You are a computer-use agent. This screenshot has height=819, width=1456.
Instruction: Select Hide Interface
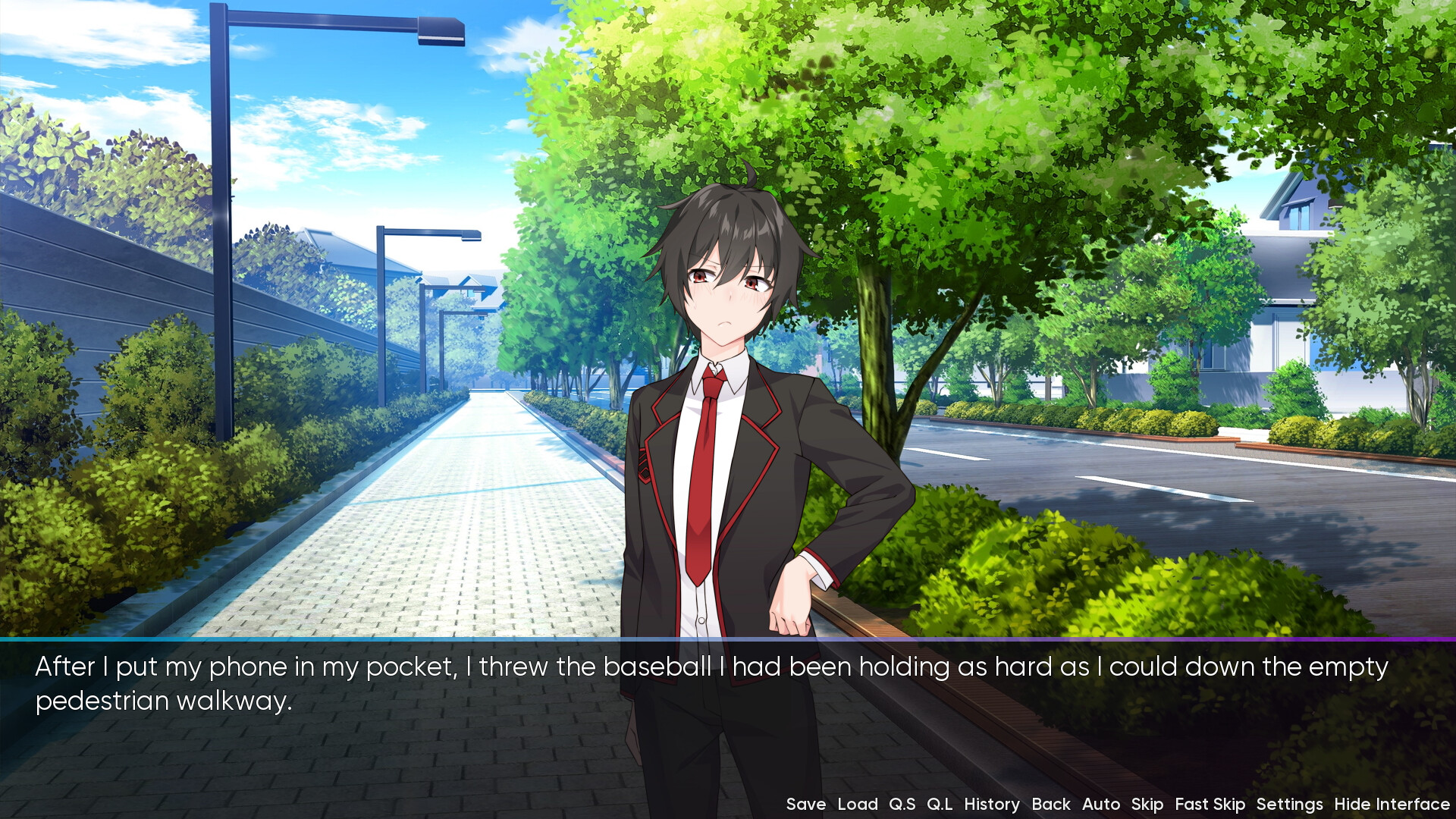click(x=1392, y=805)
